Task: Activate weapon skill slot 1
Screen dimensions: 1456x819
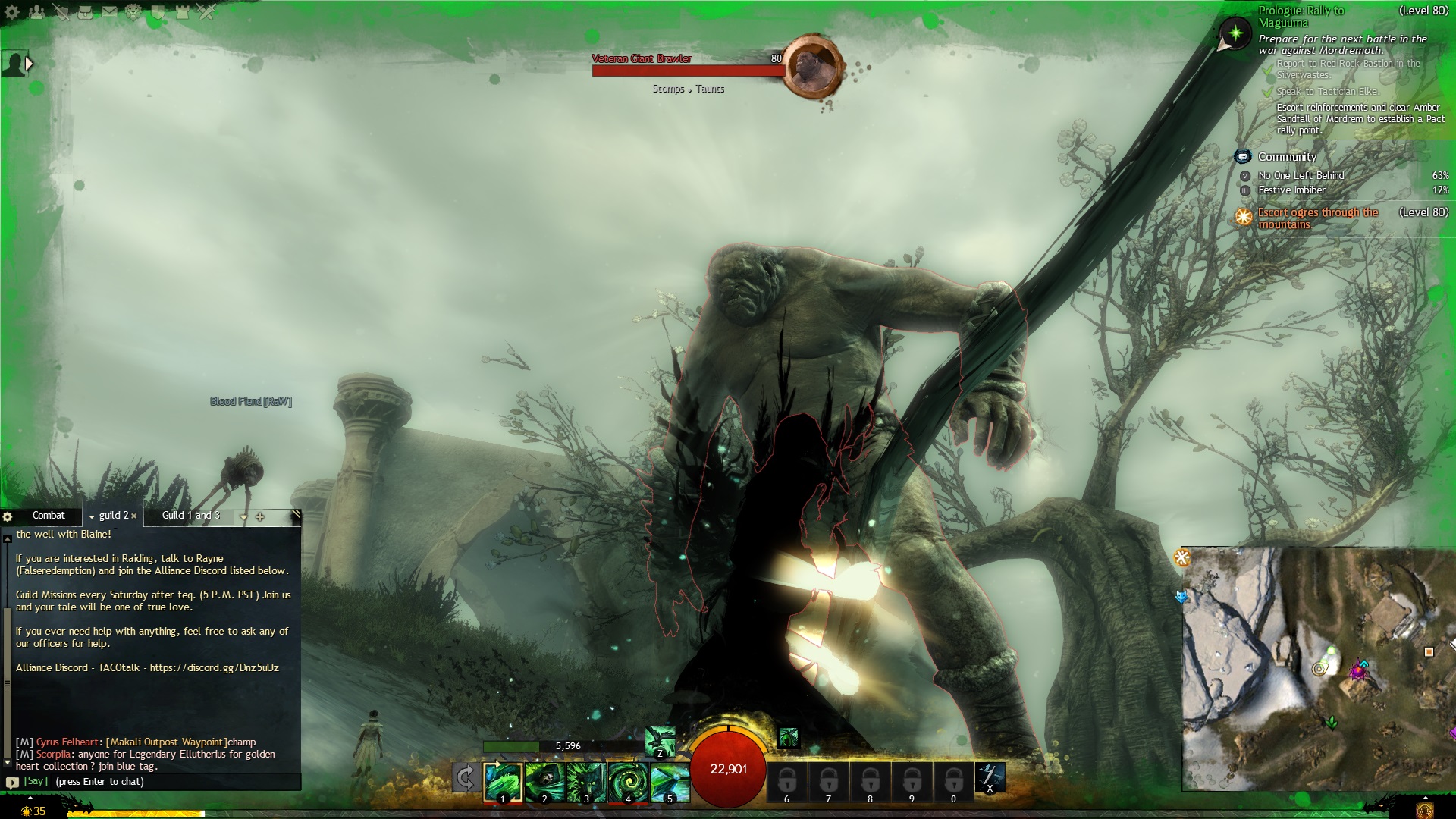Action: (x=503, y=782)
